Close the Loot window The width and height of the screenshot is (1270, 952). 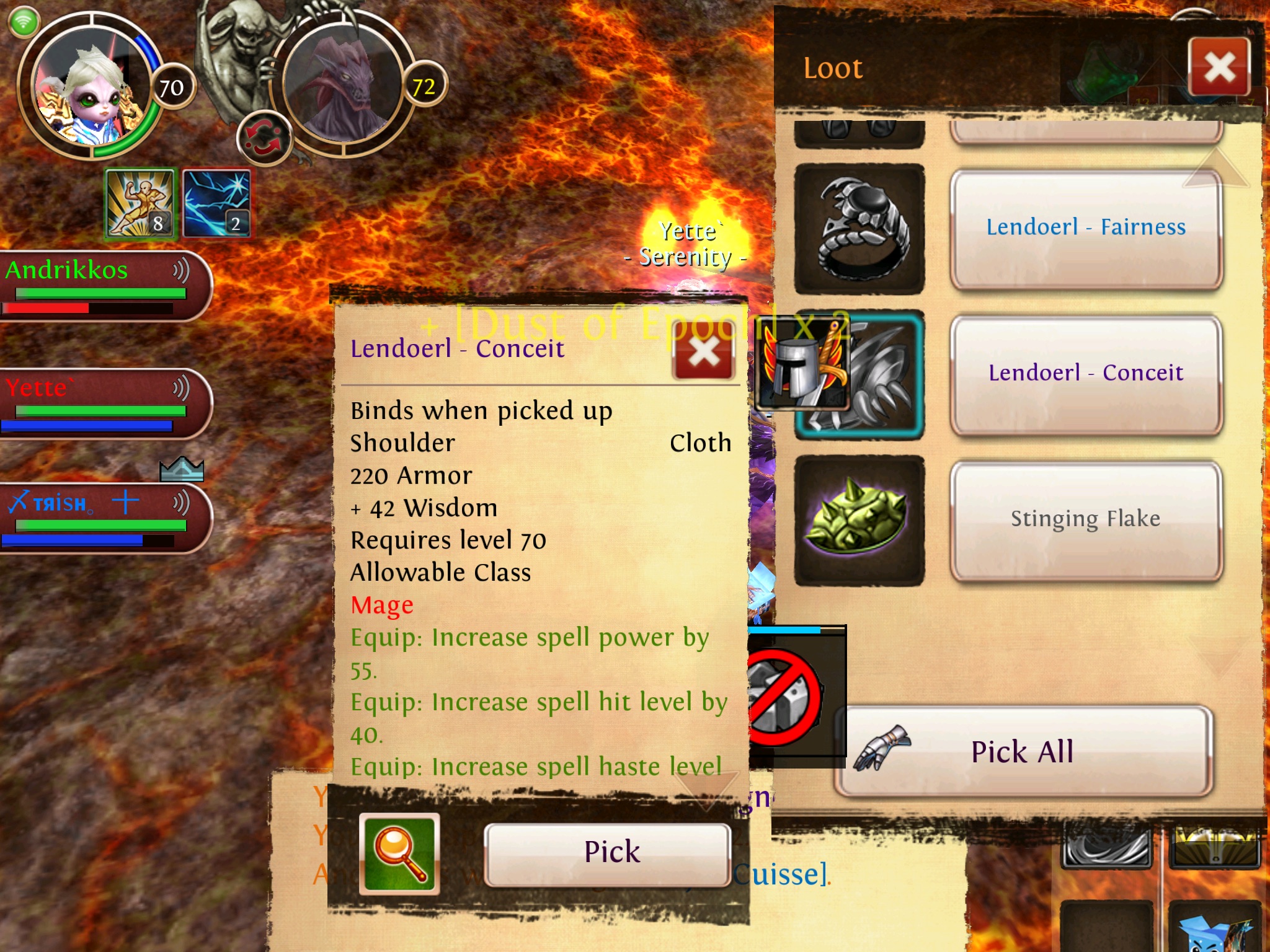pyautogui.click(x=1219, y=67)
